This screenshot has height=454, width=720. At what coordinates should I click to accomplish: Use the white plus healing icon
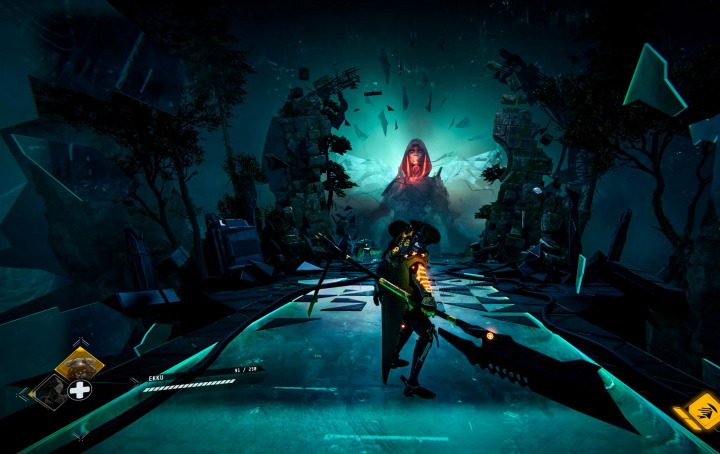80,390
